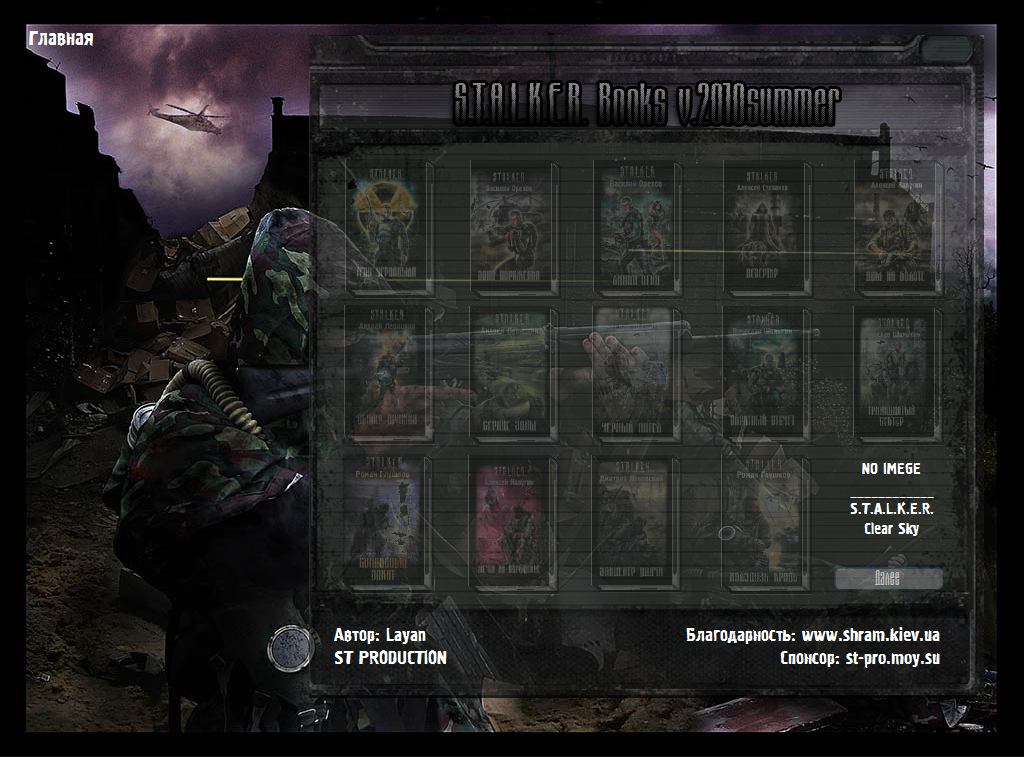Open the Тени Чернобыля book cover

388,226
